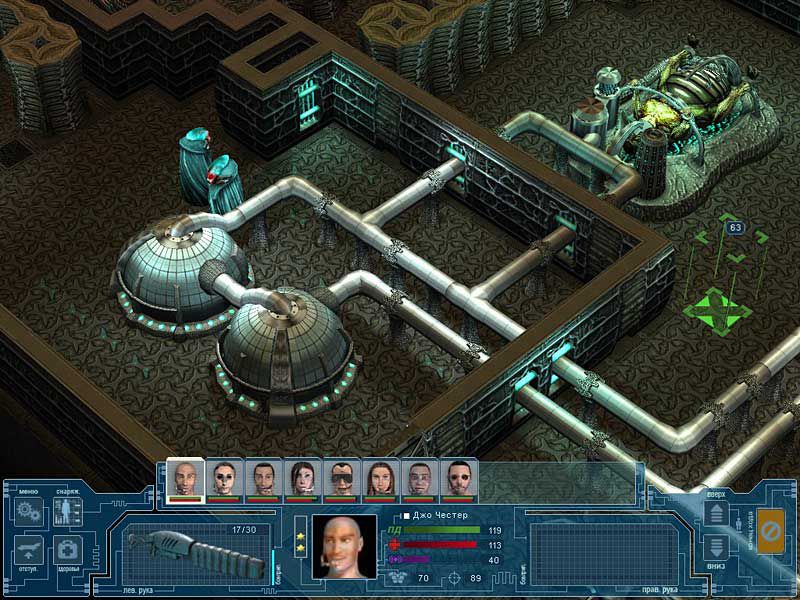The height and width of the screenshot is (600, 800).
Task: Go up one level with вверх
Action: [717, 515]
